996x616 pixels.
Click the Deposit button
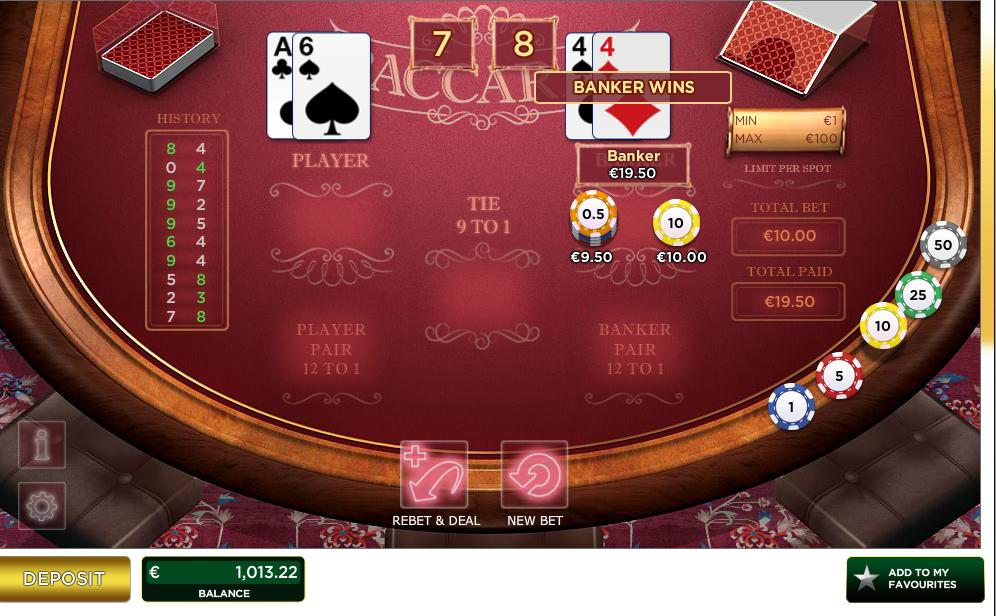tap(65, 579)
